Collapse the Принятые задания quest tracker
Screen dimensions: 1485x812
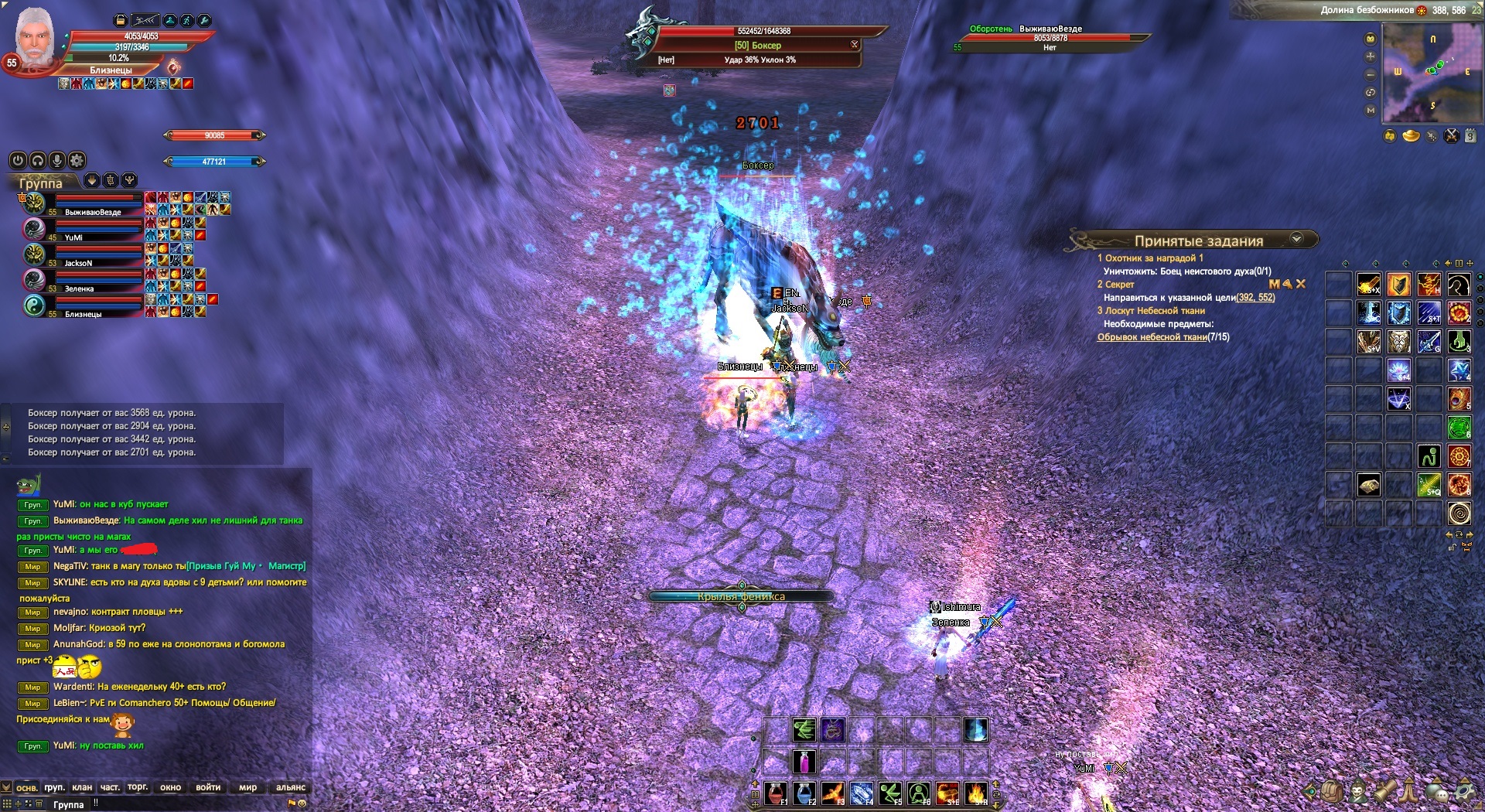(x=1297, y=239)
